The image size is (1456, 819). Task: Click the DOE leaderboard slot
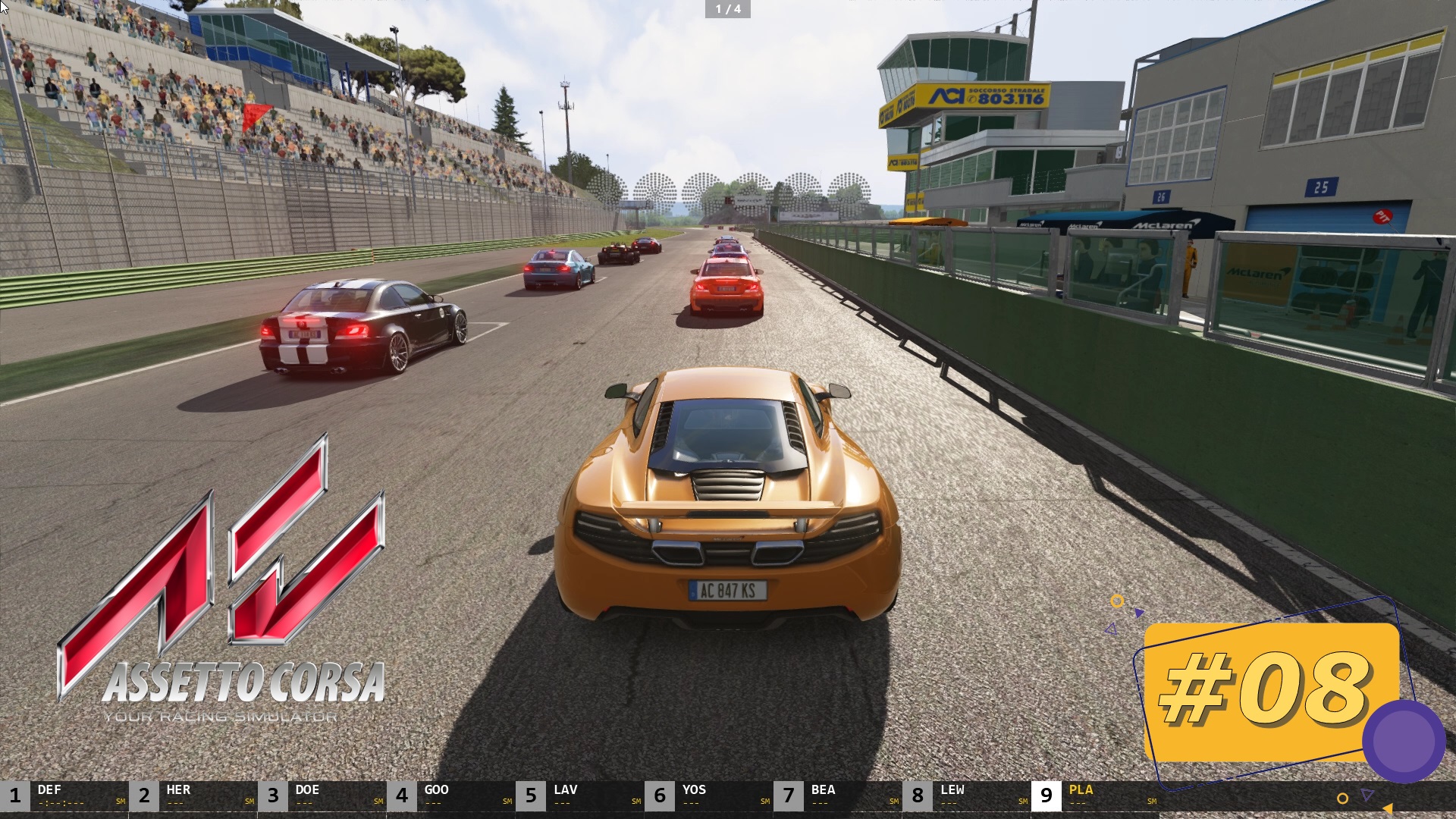point(307,789)
